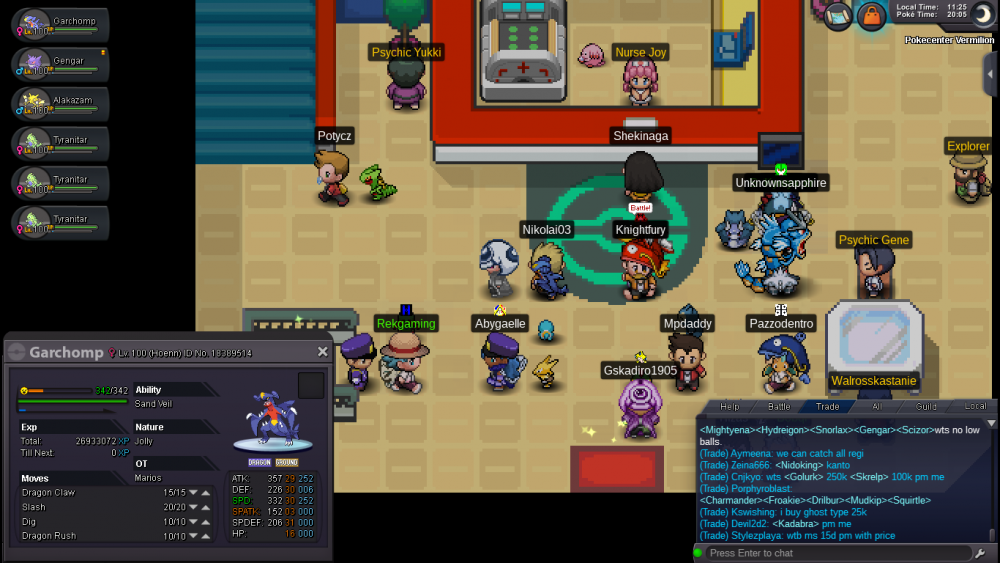The height and width of the screenshot is (563, 1000).
Task: Close the Garchomp summary panel
Action: tap(322, 352)
